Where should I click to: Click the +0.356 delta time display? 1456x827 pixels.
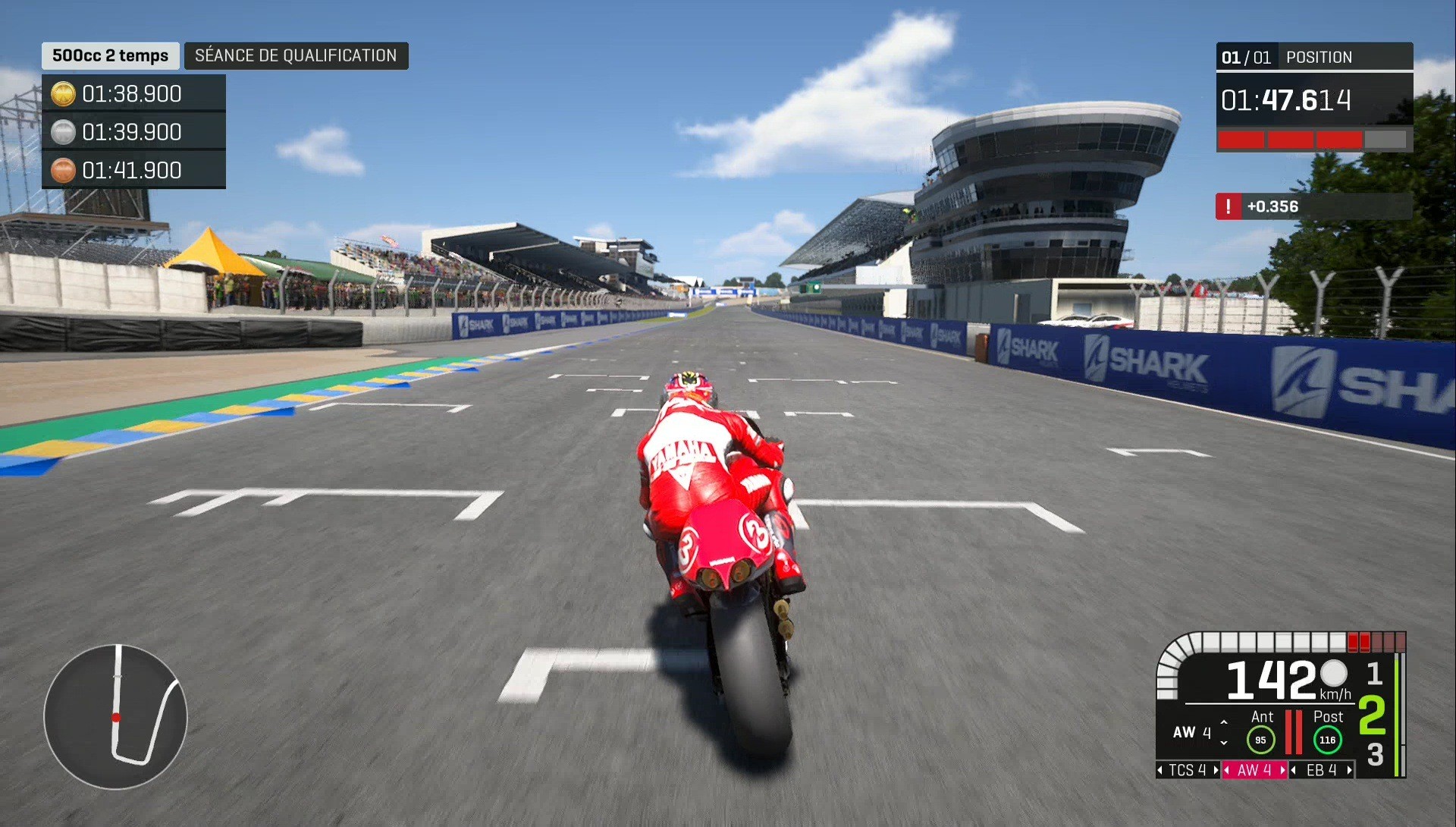(x=1272, y=206)
